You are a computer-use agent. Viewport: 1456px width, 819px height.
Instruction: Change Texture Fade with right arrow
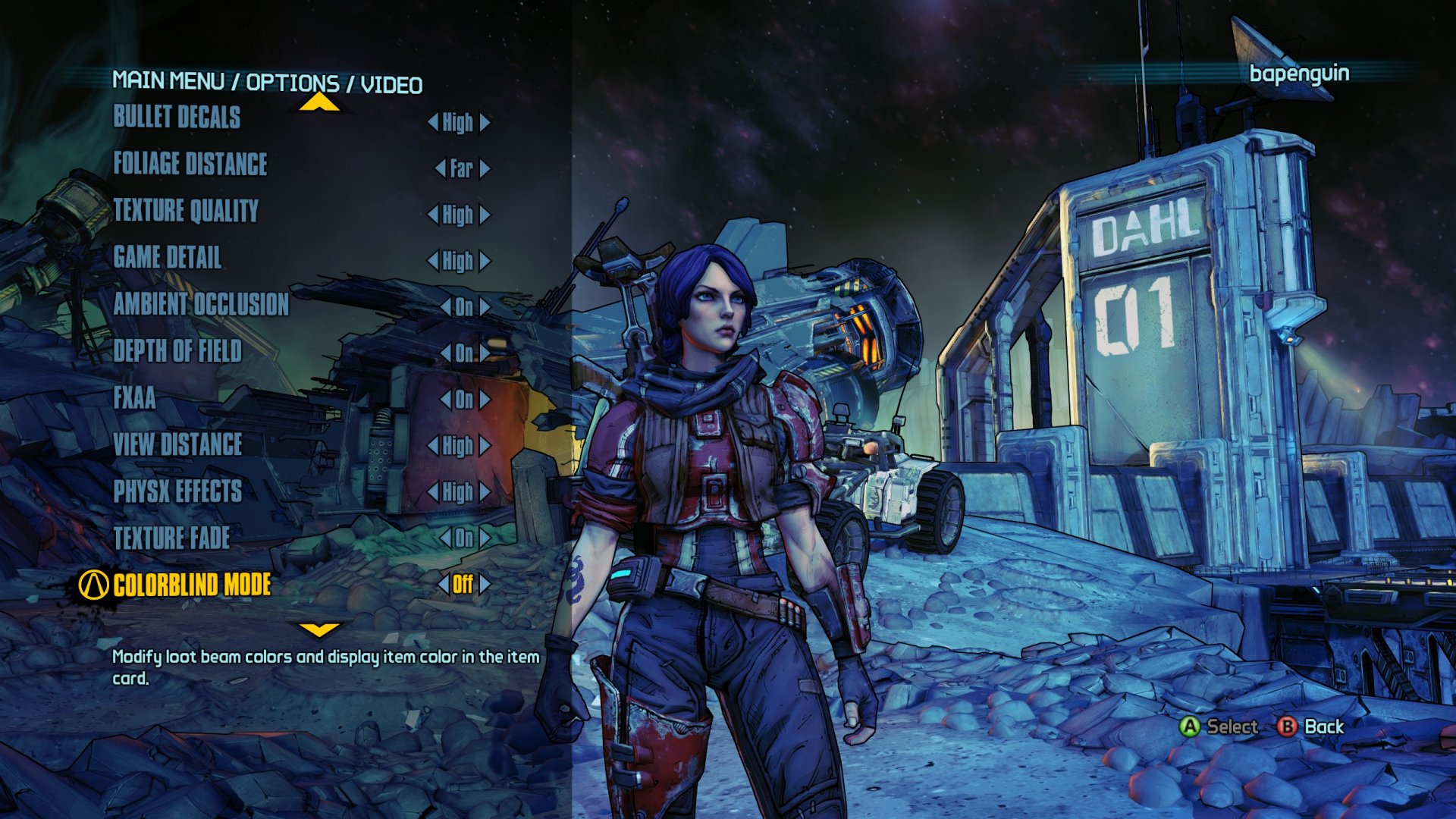tap(485, 538)
